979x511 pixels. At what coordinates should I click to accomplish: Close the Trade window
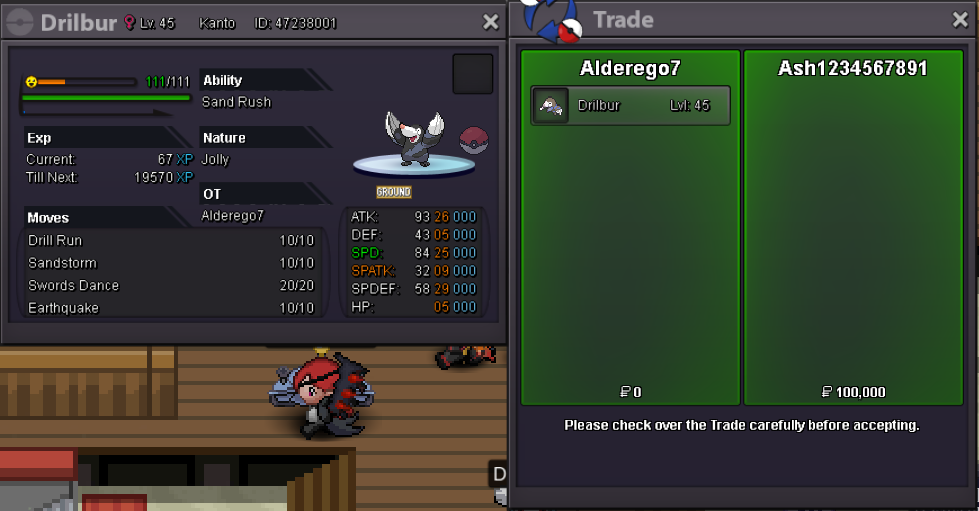pyautogui.click(x=960, y=20)
